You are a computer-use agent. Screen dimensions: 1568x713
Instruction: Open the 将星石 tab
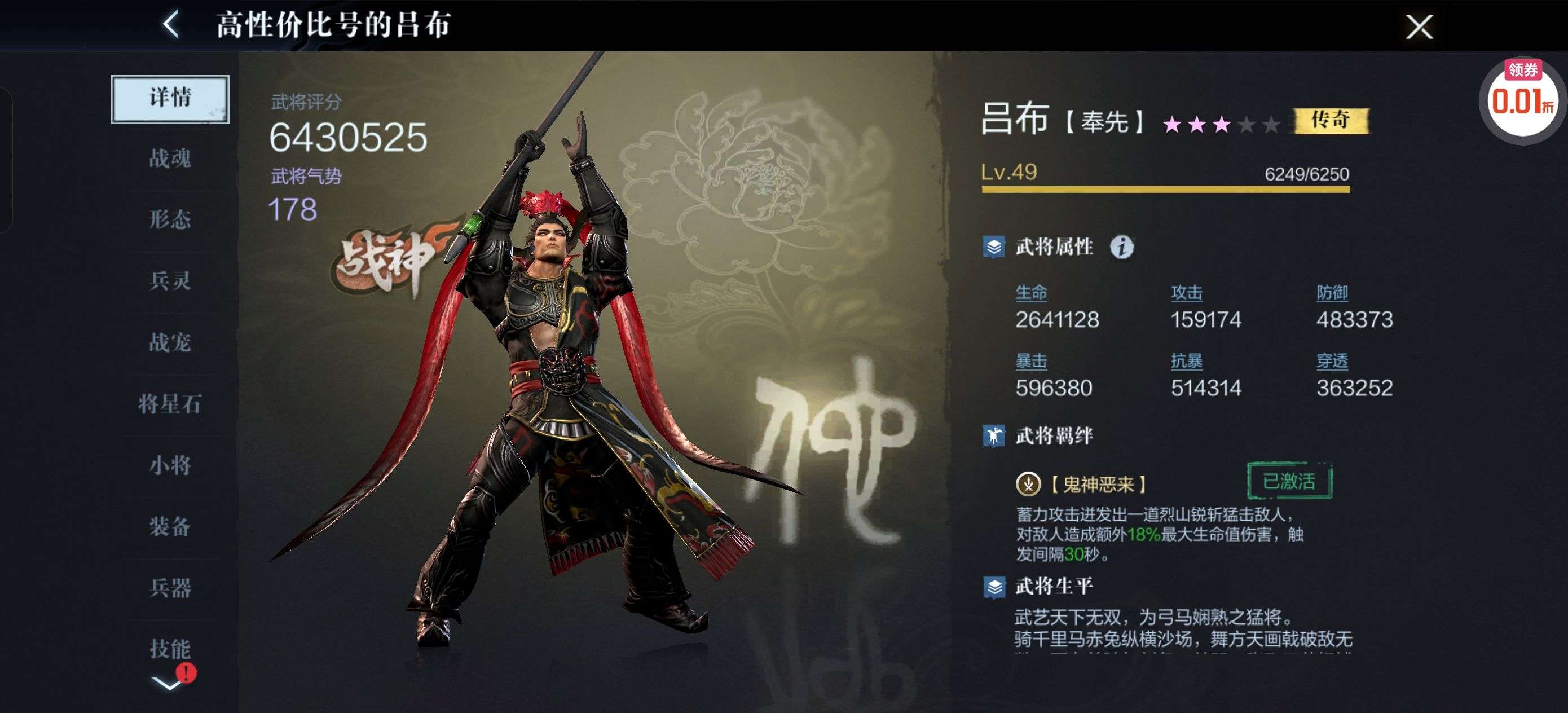[170, 404]
